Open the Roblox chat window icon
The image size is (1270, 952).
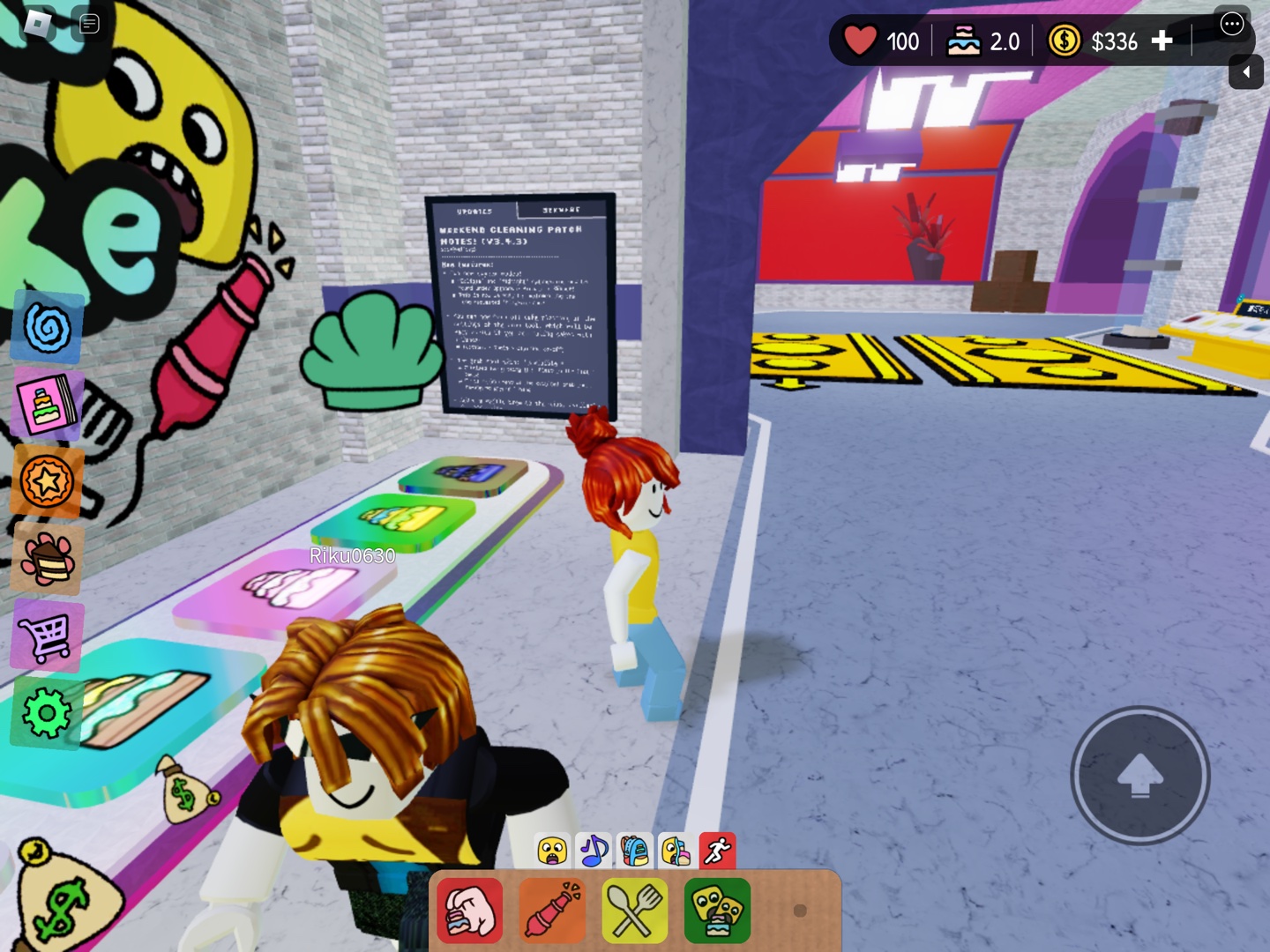(x=89, y=23)
